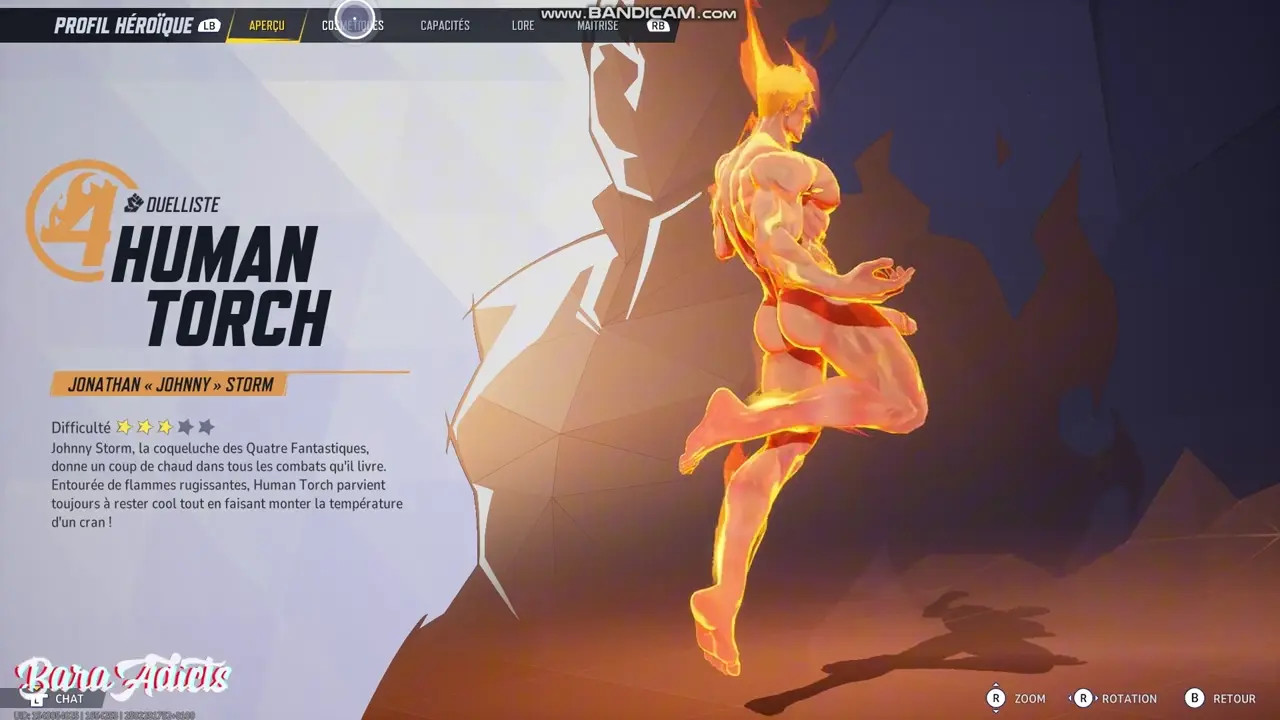Image resolution: width=1280 pixels, height=720 pixels.
Task: Show the Capacités tab
Action: pyautogui.click(x=445, y=26)
